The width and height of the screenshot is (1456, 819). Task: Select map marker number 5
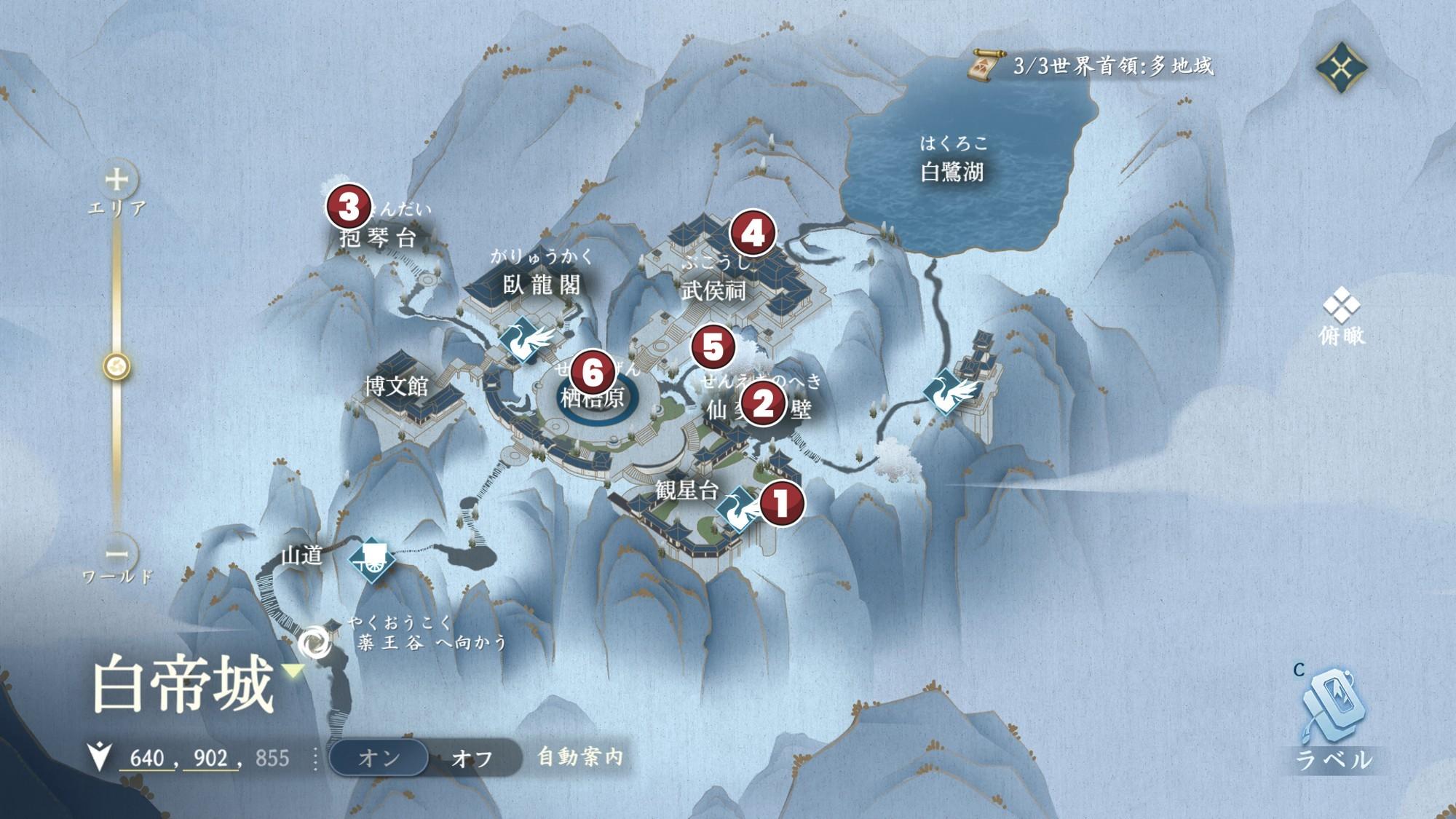[x=713, y=347]
